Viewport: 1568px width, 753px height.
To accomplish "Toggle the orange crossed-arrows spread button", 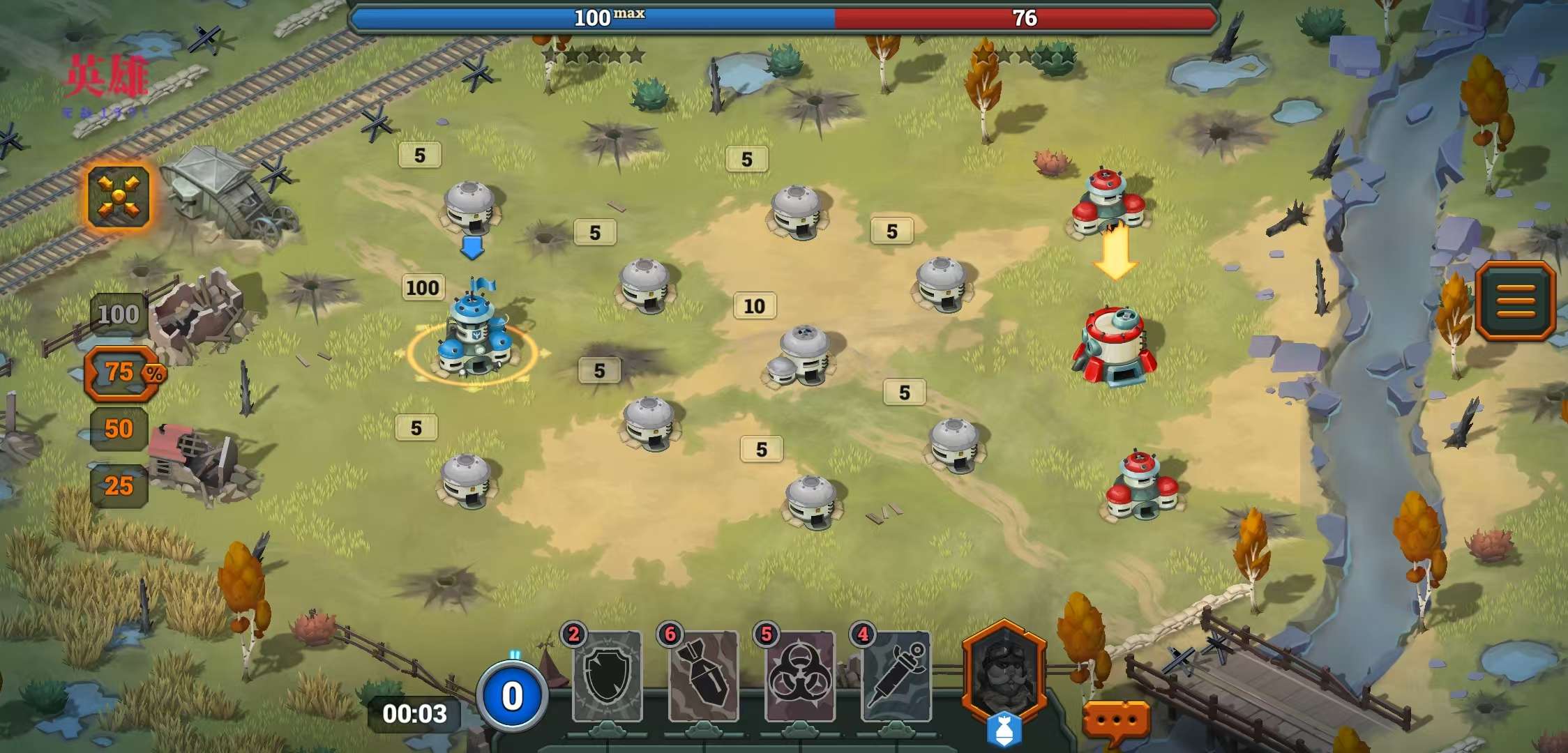I will (119, 197).
